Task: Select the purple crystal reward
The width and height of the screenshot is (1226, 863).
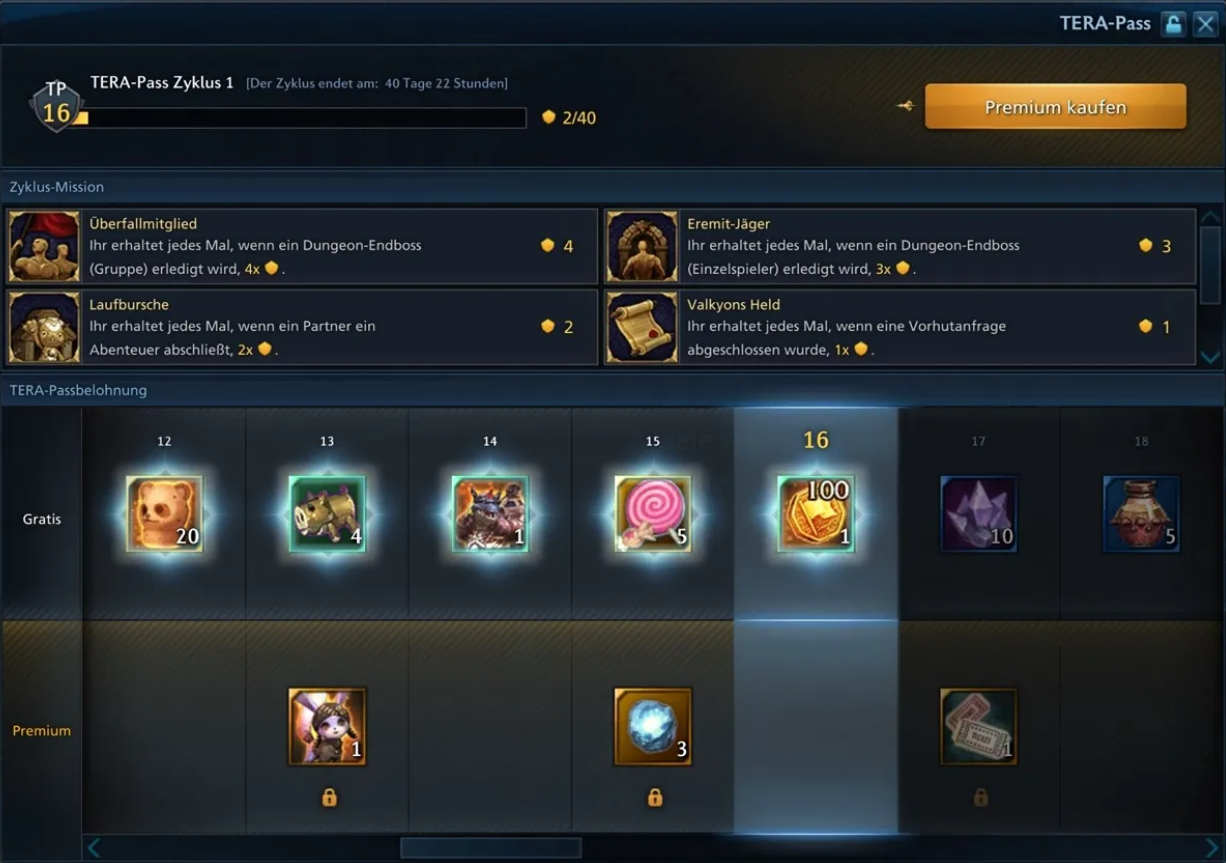Action: coord(978,514)
